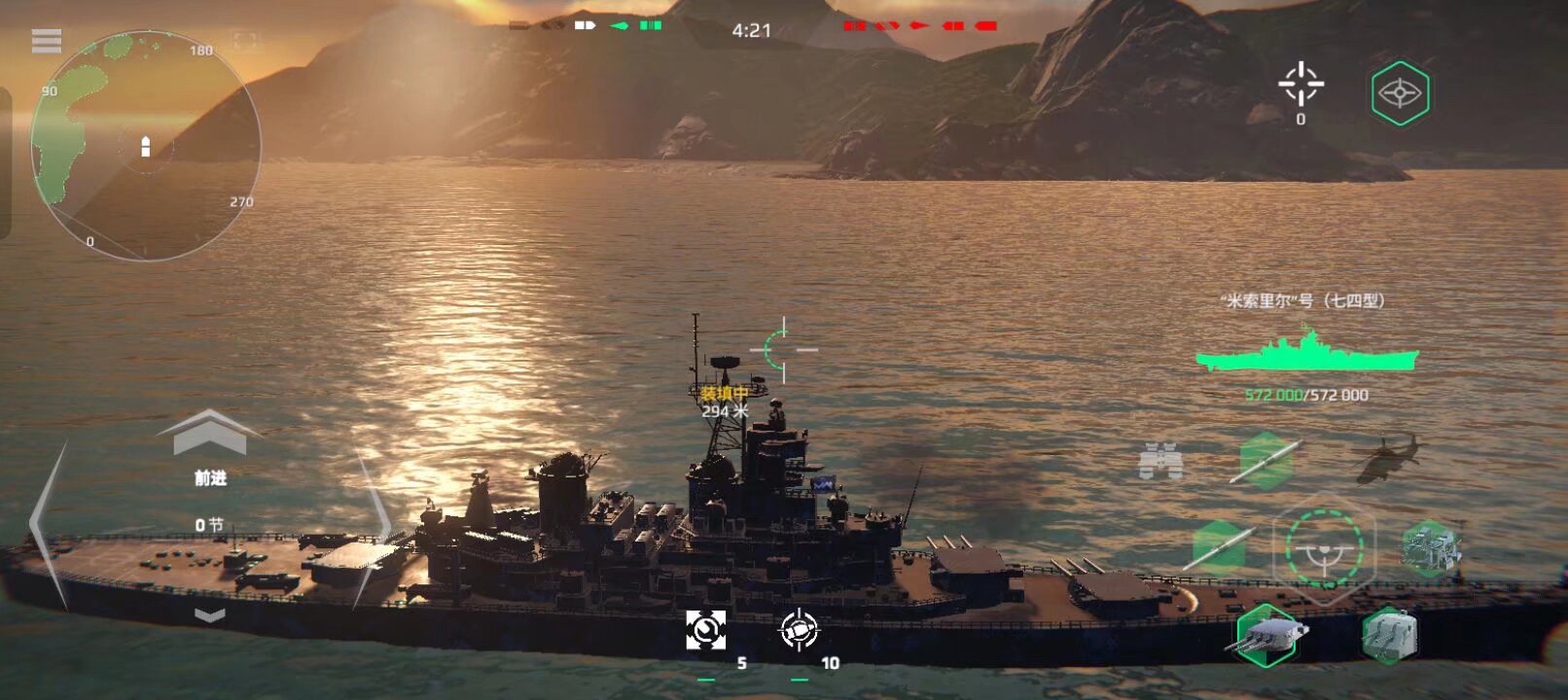Tap the circular radar minimap
Viewport: 1568px width, 700px height.
146,146
